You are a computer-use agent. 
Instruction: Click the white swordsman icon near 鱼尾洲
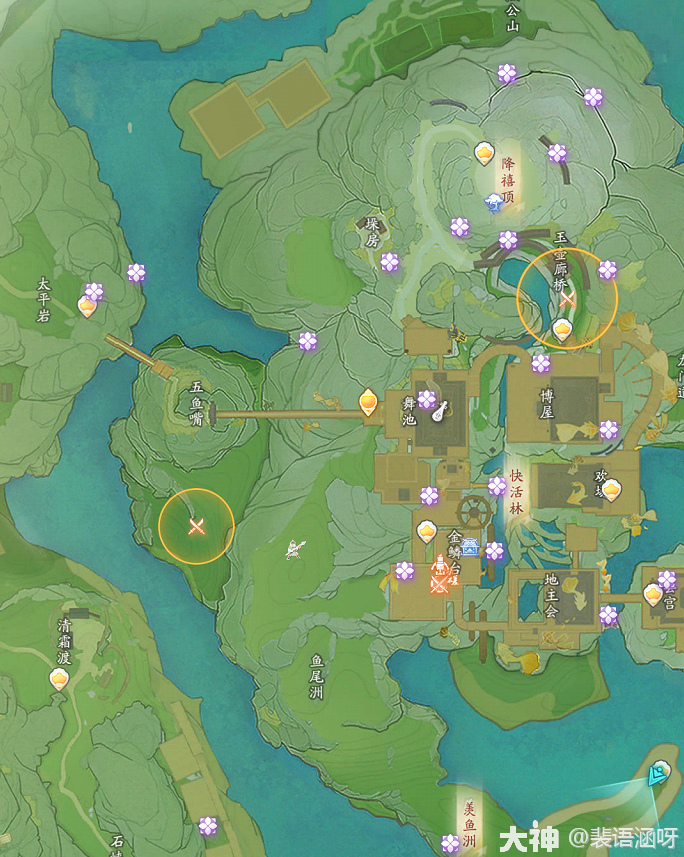click(x=295, y=548)
